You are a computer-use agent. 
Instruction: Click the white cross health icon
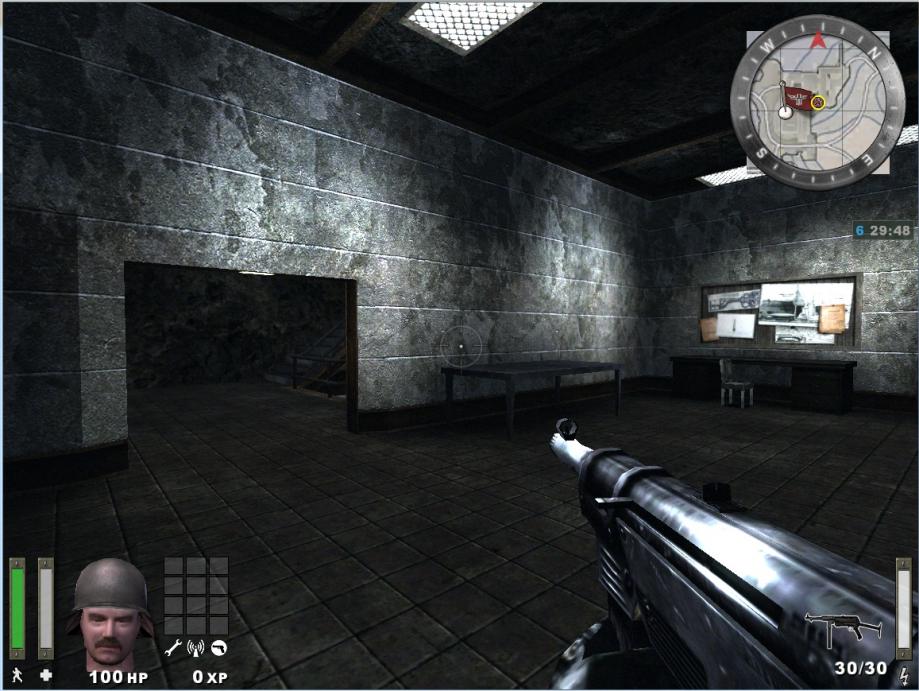click(x=46, y=675)
